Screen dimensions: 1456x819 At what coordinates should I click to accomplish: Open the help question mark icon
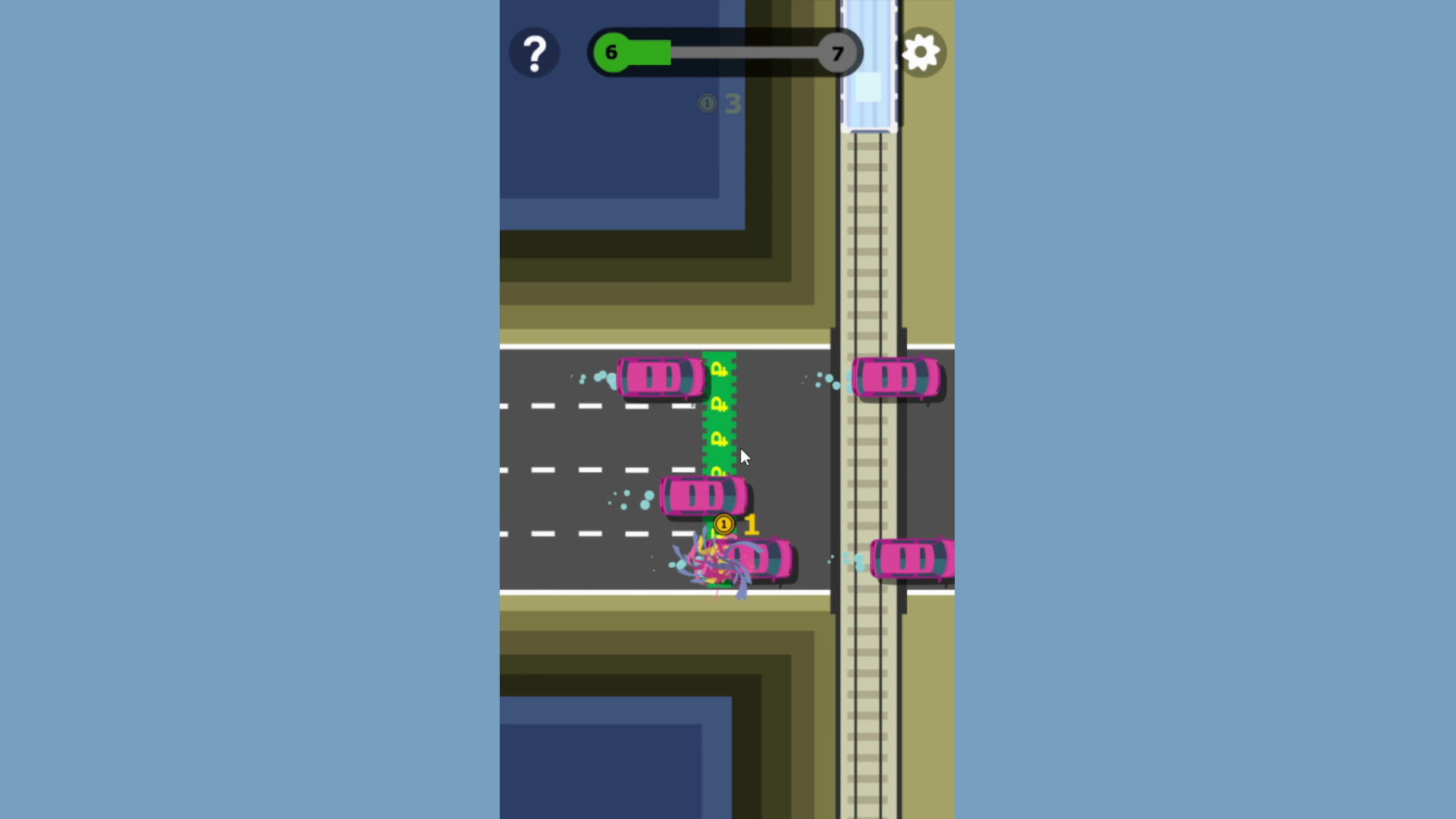[x=536, y=52]
